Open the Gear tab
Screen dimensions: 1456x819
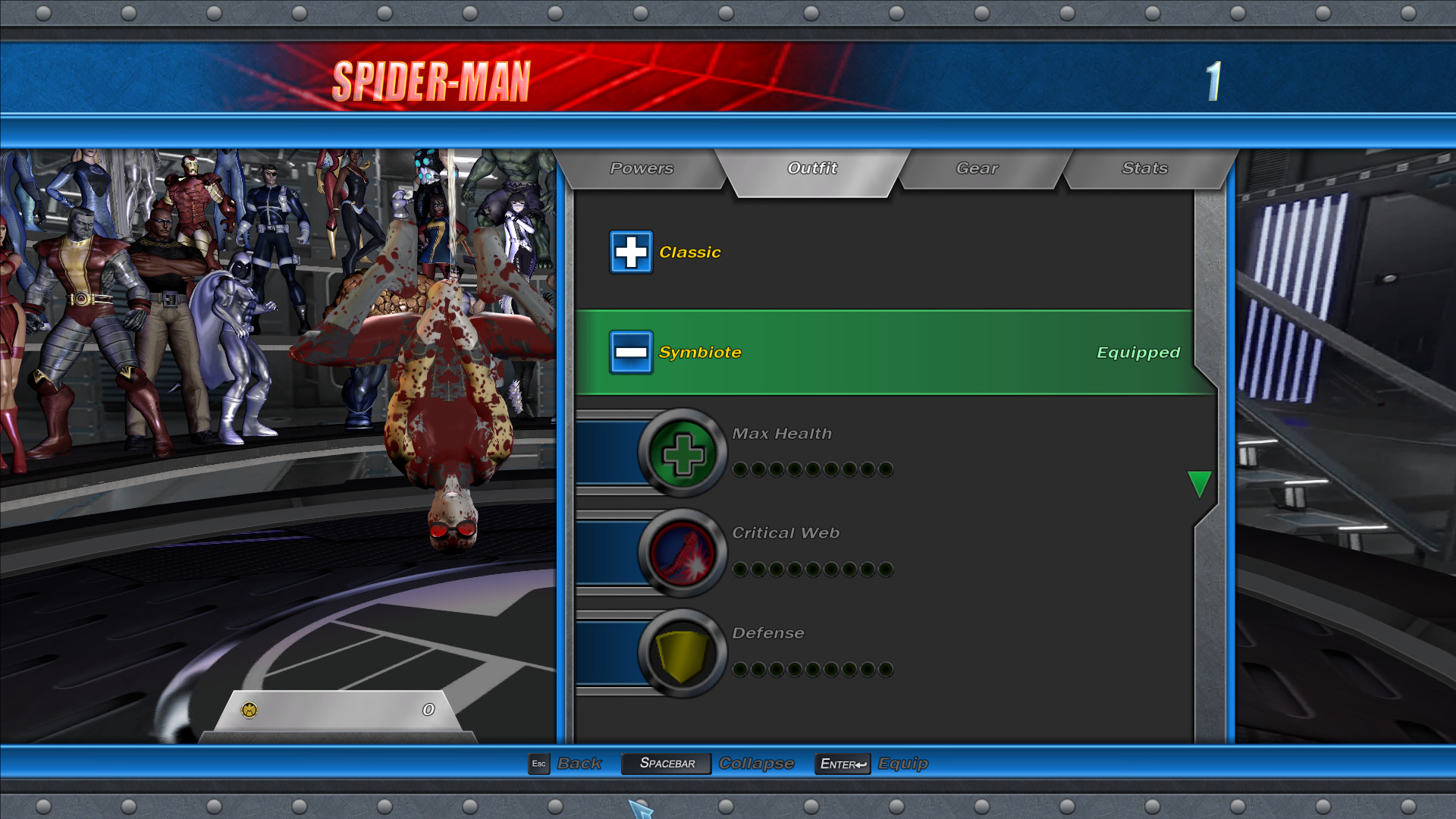coord(978,168)
